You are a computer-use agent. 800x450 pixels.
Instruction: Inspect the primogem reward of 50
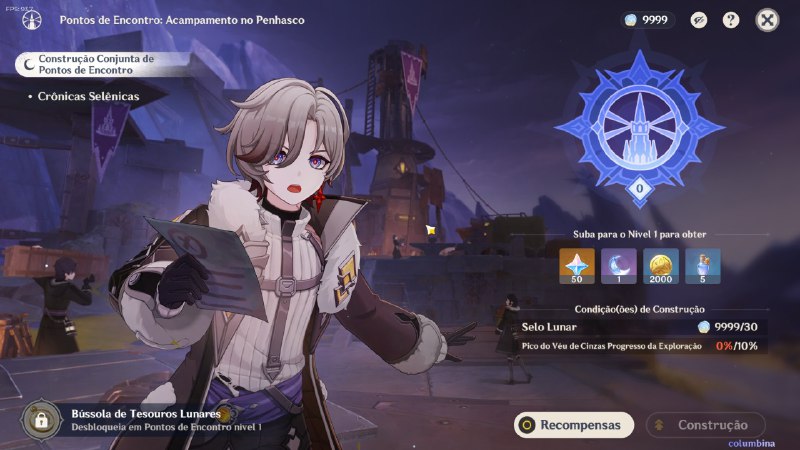tap(576, 266)
